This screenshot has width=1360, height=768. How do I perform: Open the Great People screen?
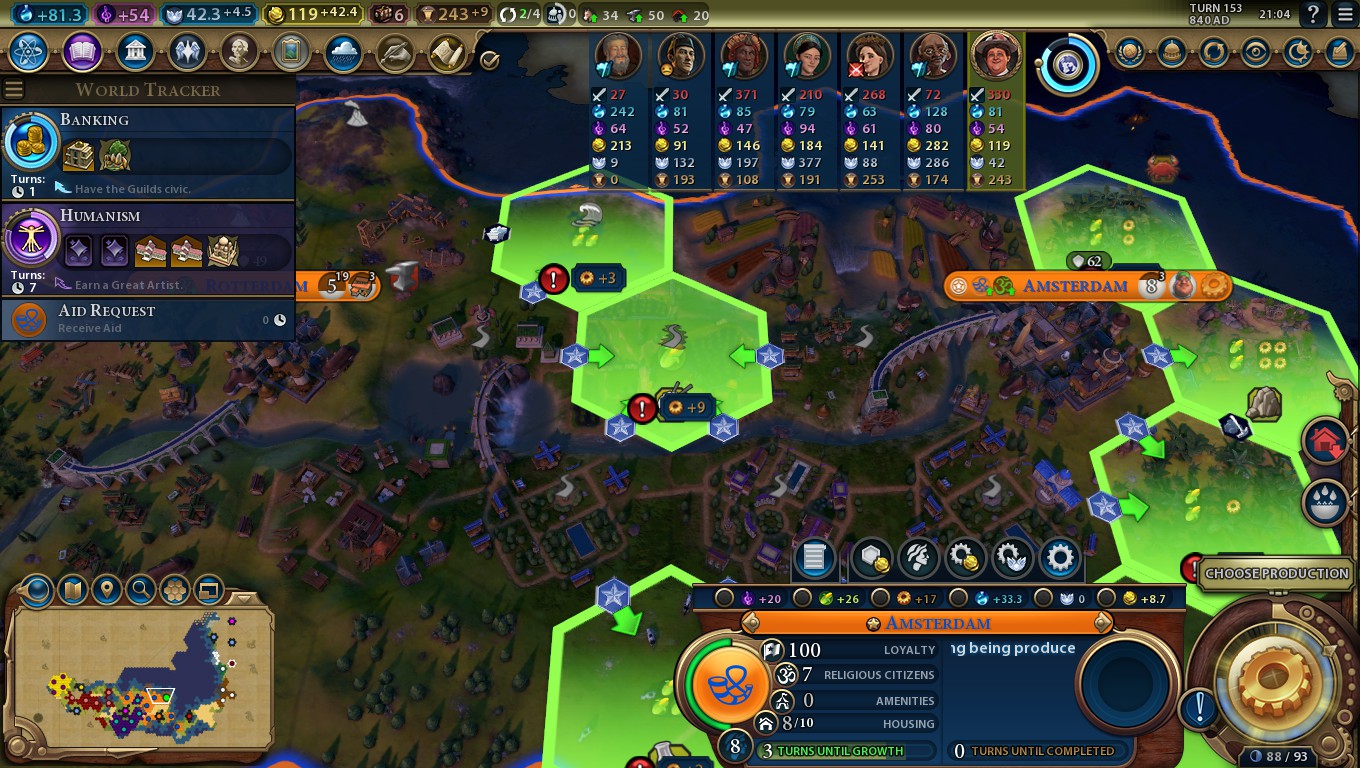238,52
